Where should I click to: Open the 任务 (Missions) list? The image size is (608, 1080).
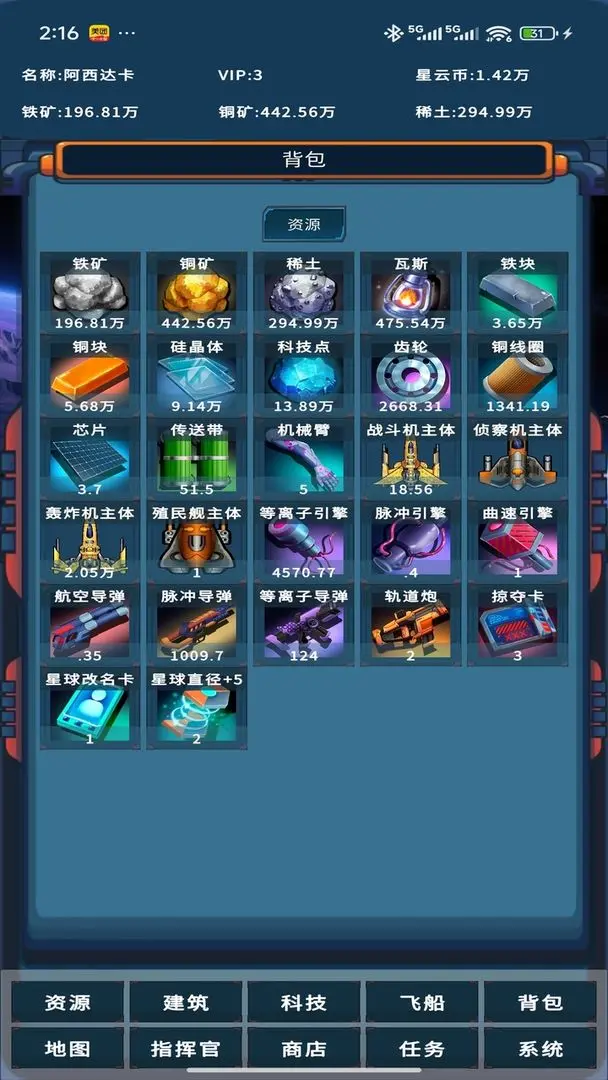coord(422,1049)
